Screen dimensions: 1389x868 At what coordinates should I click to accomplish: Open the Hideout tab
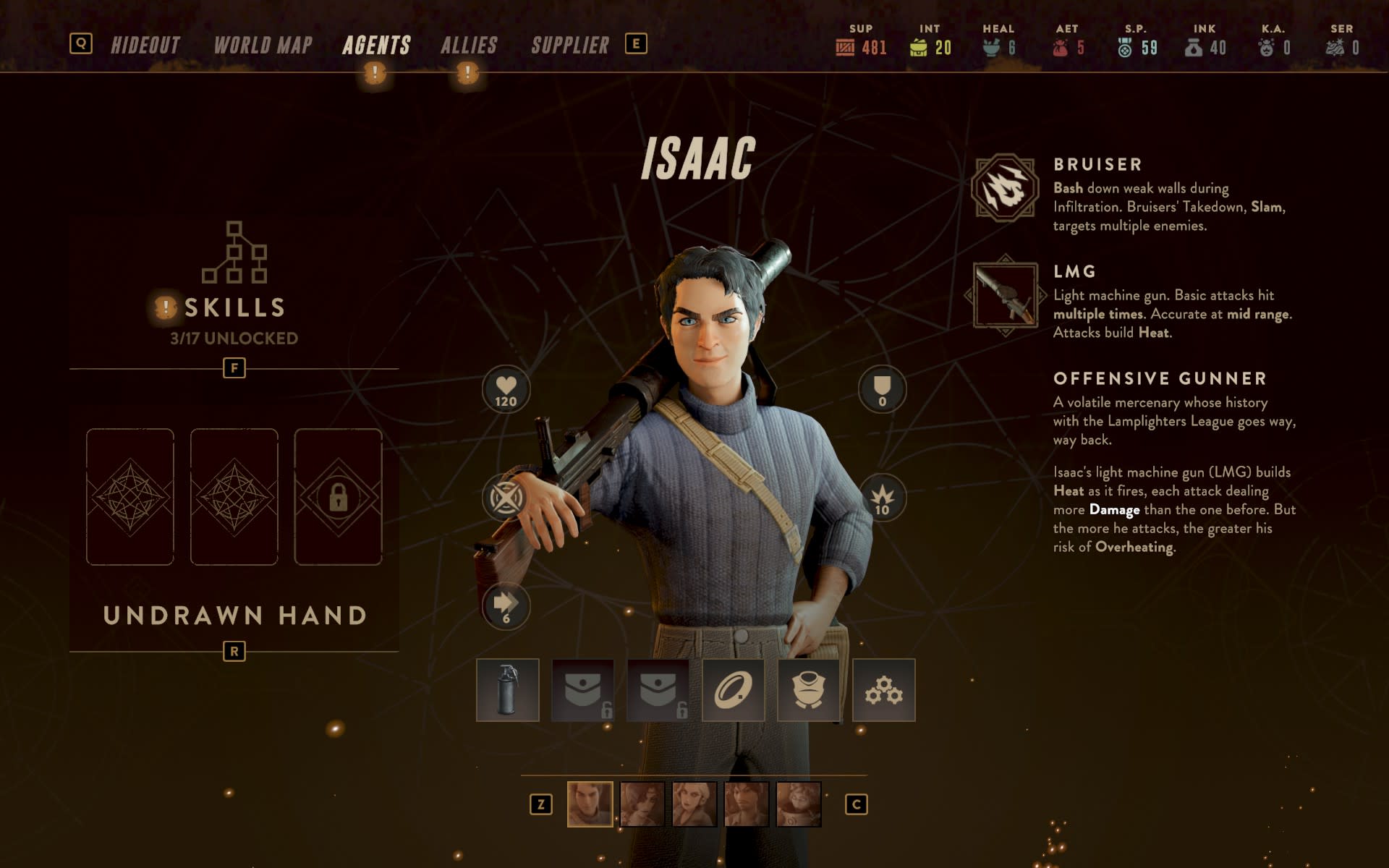(x=145, y=46)
